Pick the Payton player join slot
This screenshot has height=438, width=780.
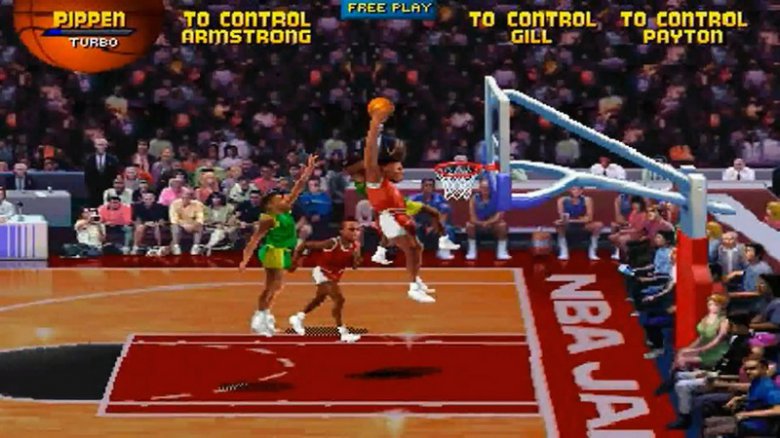(x=683, y=28)
